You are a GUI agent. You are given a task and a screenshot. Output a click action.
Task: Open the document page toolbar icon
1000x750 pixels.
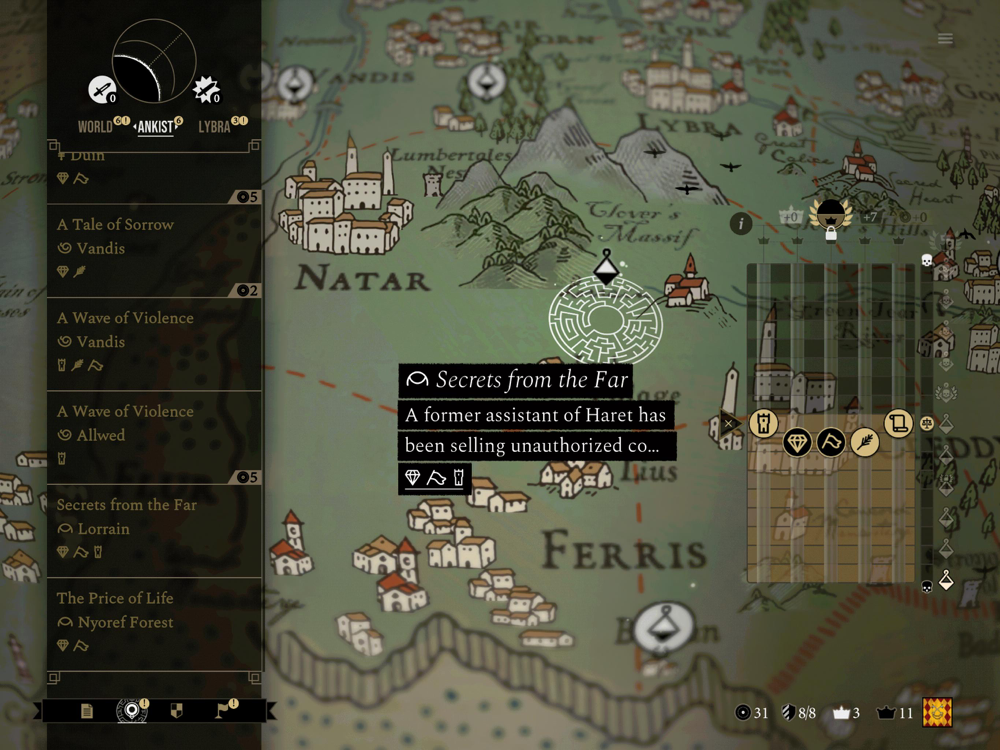click(x=87, y=711)
